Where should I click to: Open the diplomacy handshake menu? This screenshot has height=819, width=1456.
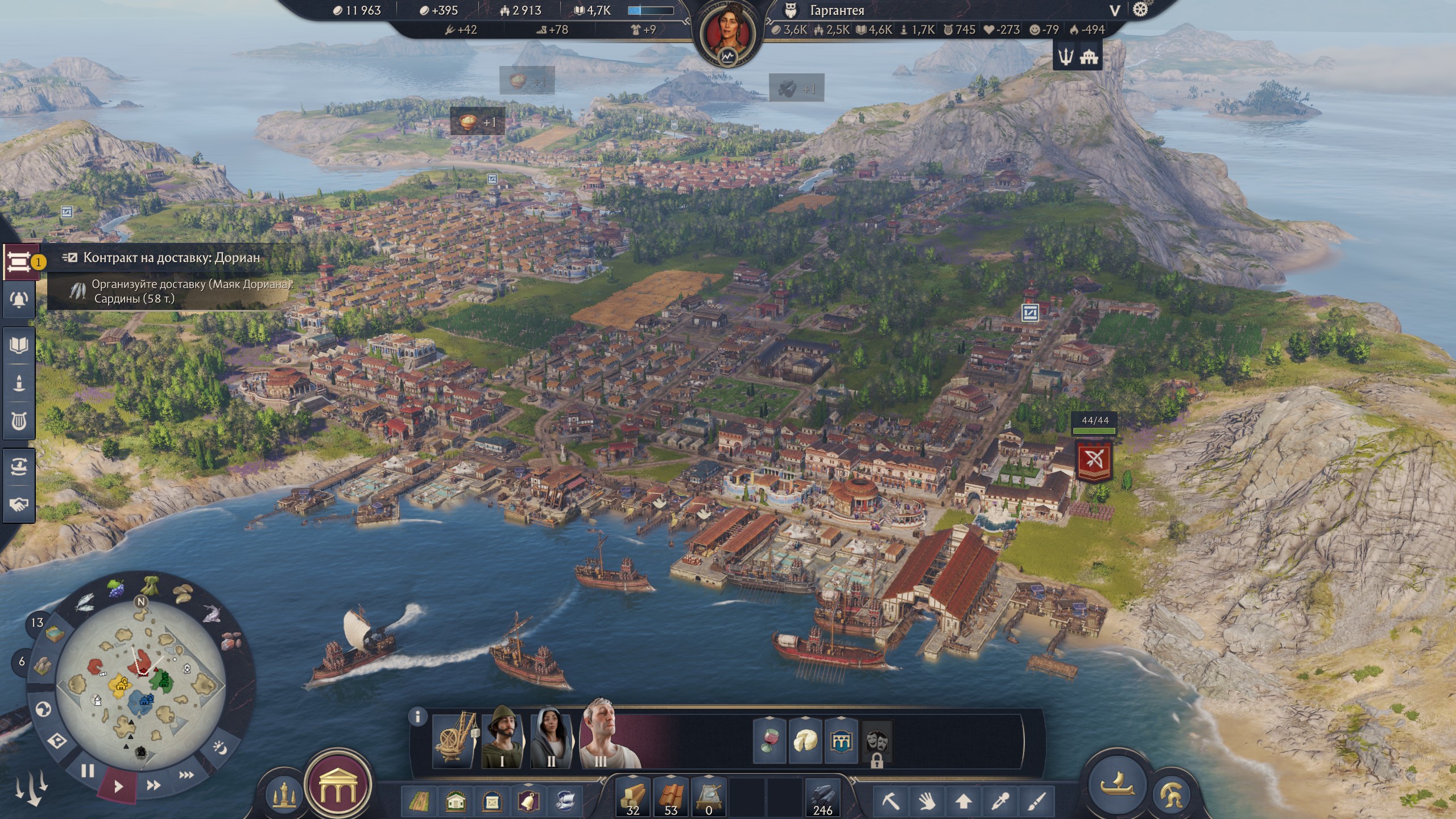19,504
